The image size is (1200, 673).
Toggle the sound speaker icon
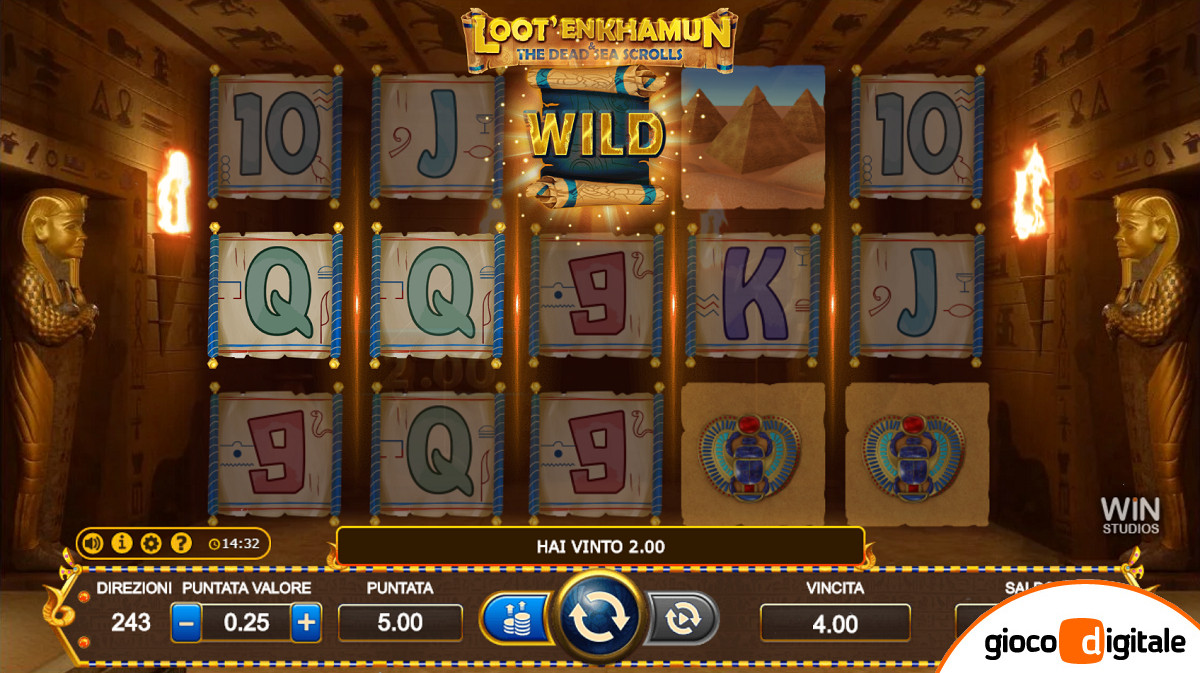[93, 544]
